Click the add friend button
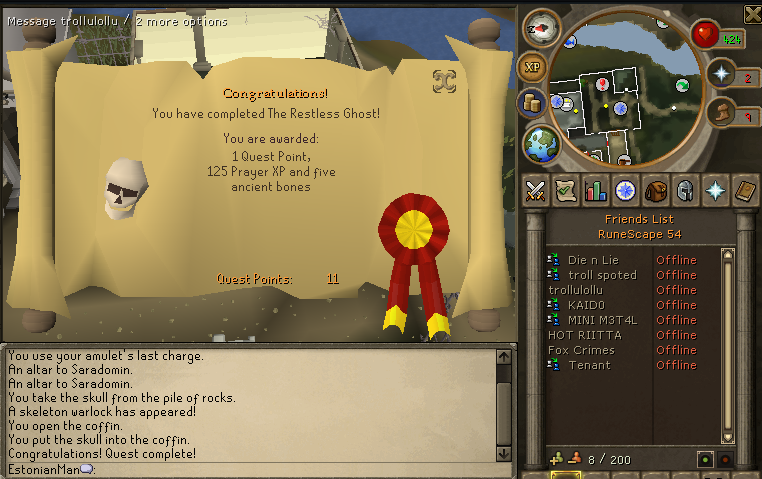762x479 pixels. [x=557, y=459]
